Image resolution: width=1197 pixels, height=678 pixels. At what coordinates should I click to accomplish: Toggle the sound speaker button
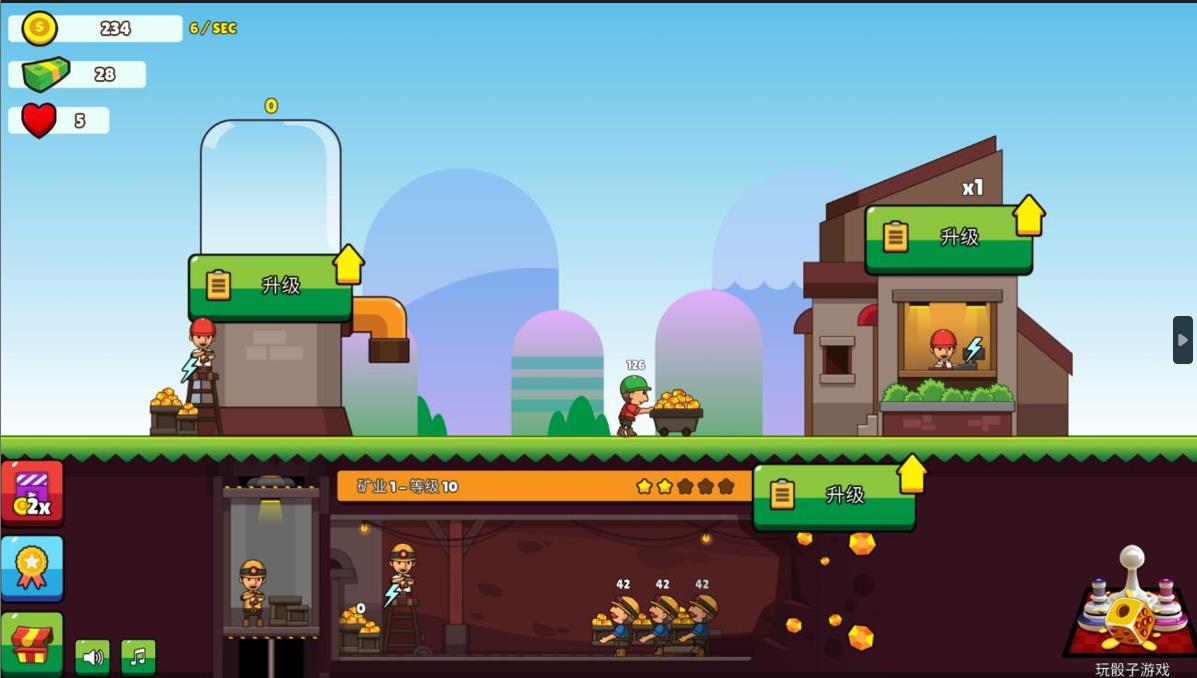93,657
